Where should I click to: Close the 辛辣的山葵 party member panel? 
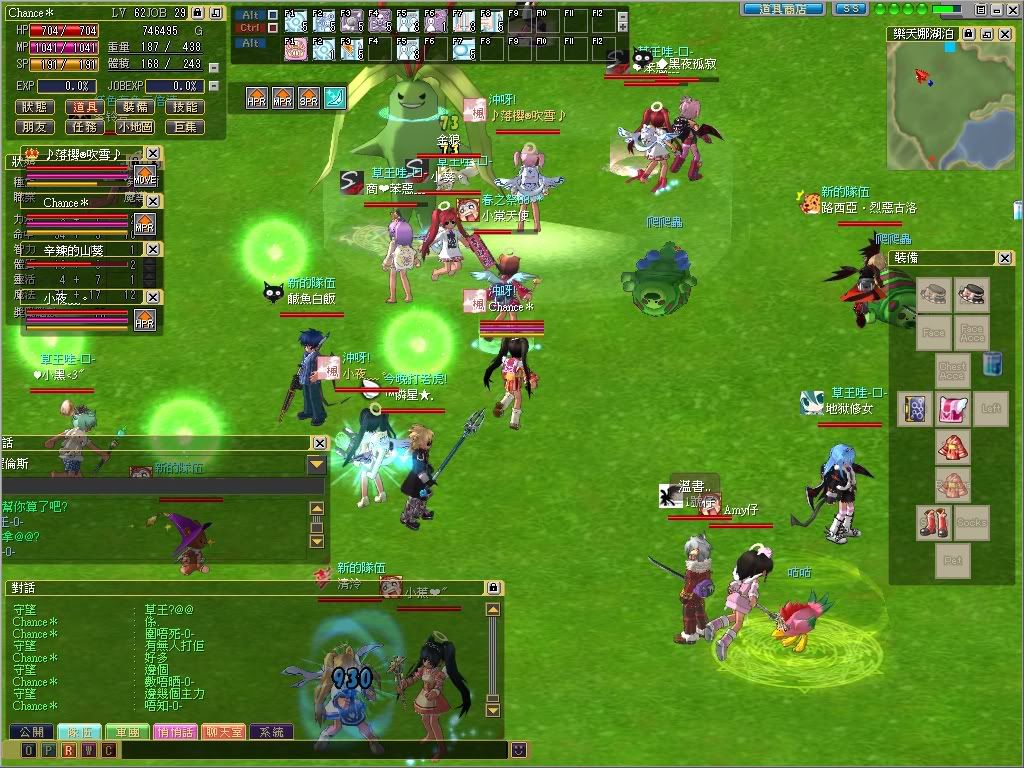(152, 250)
